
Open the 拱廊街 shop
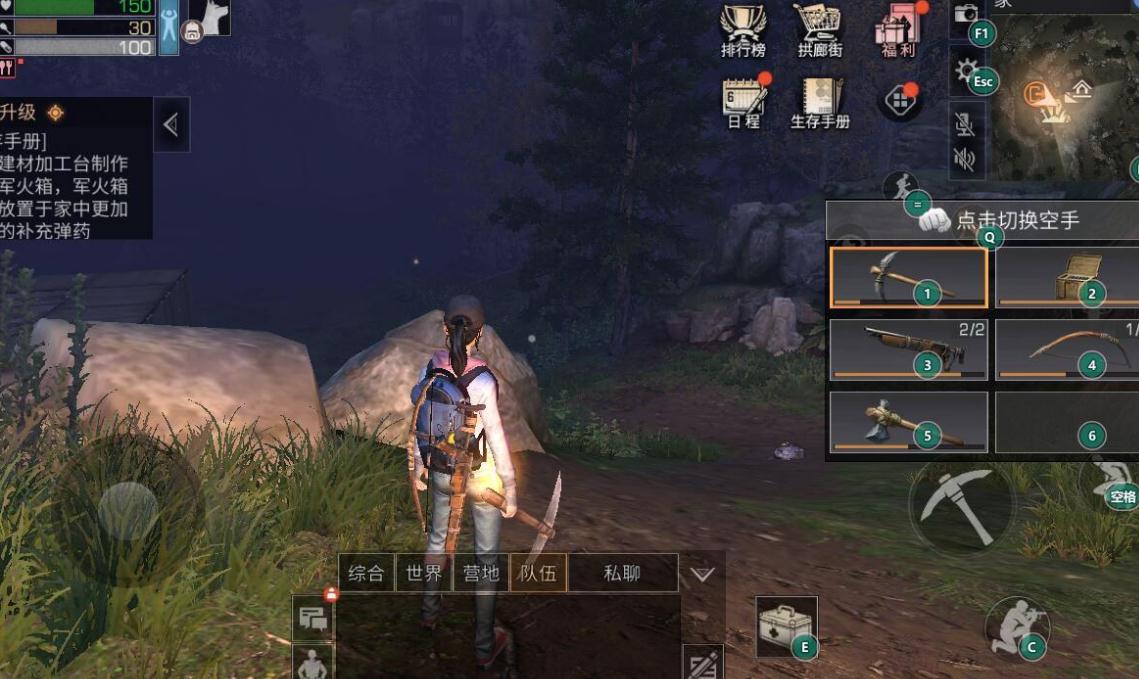[818, 28]
